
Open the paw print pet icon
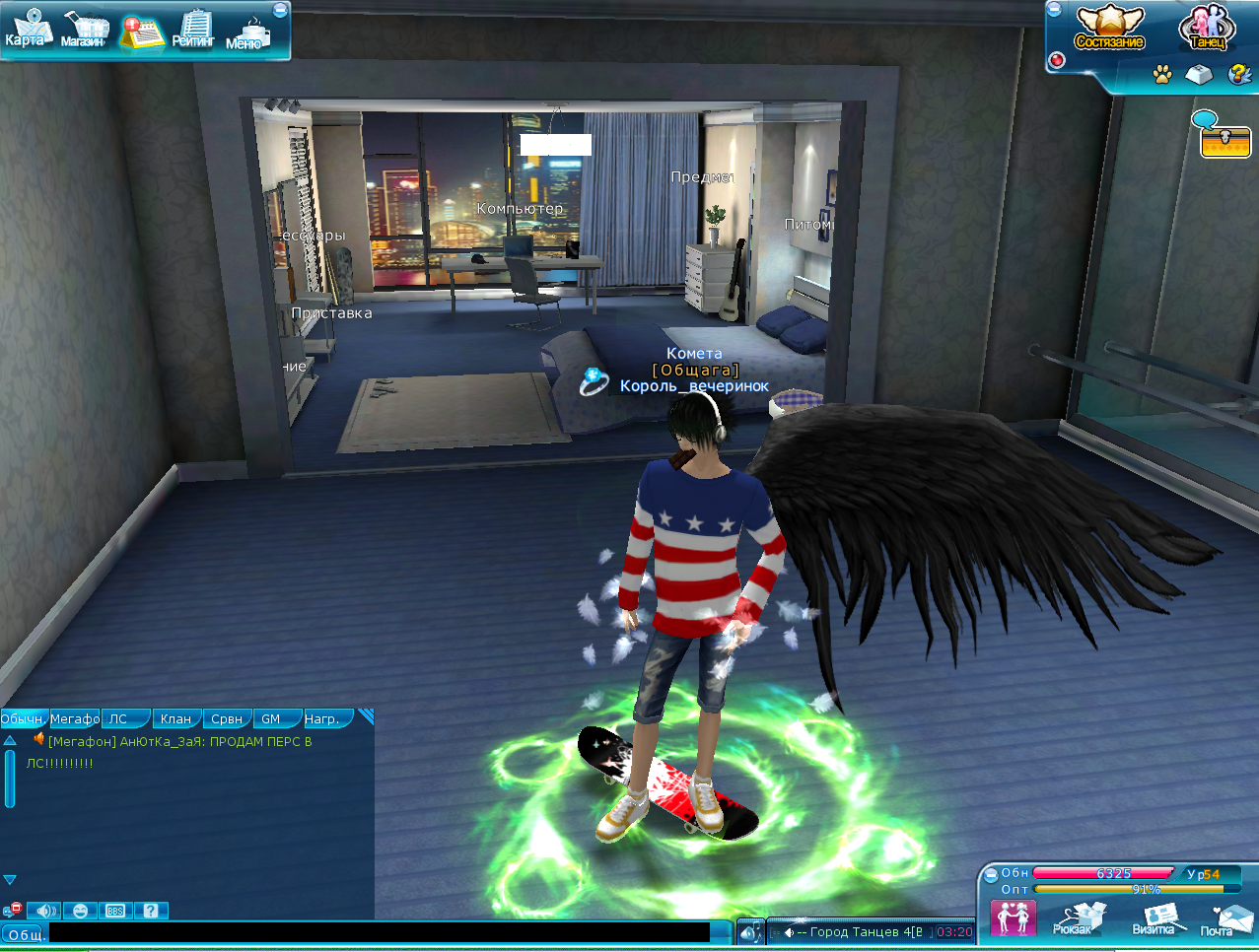(x=1163, y=74)
